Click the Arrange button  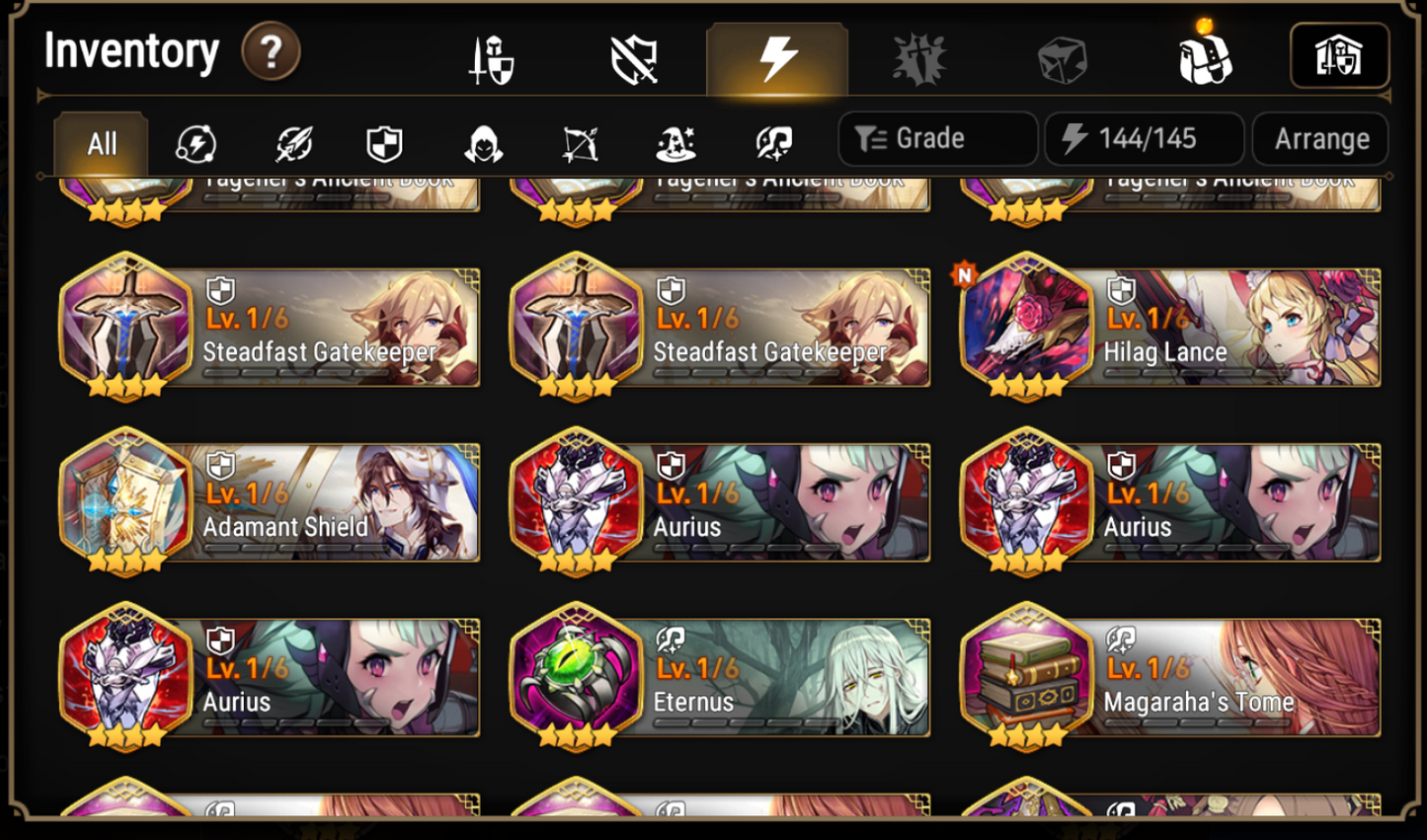(1320, 138)
